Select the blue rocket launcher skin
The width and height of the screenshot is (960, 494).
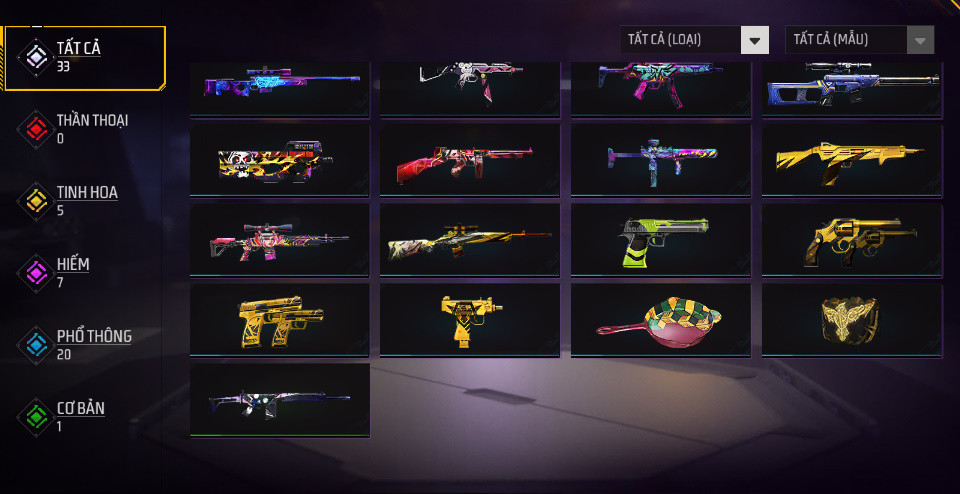pos(660,158)
